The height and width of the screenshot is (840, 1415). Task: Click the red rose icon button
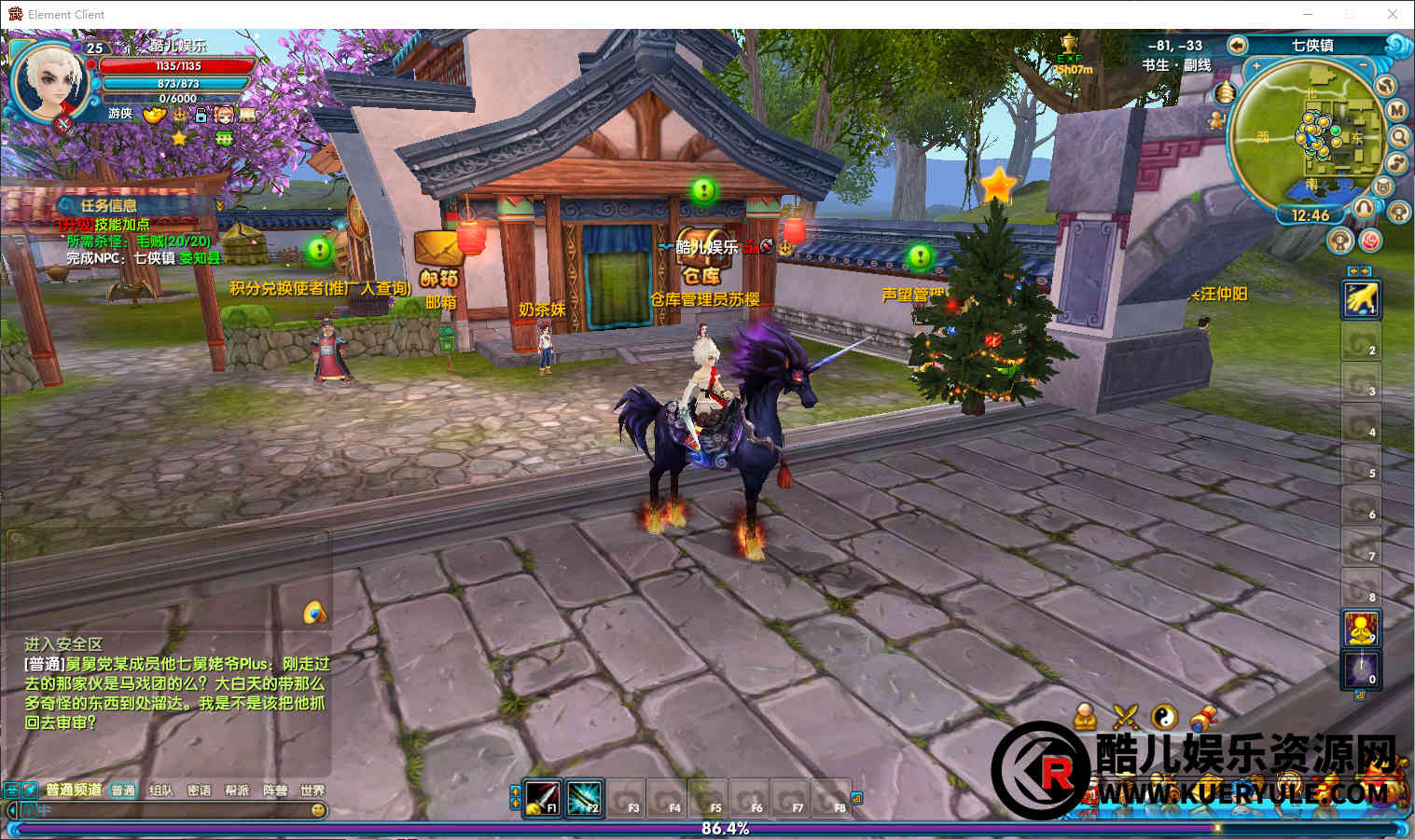tap(1370, 241)
